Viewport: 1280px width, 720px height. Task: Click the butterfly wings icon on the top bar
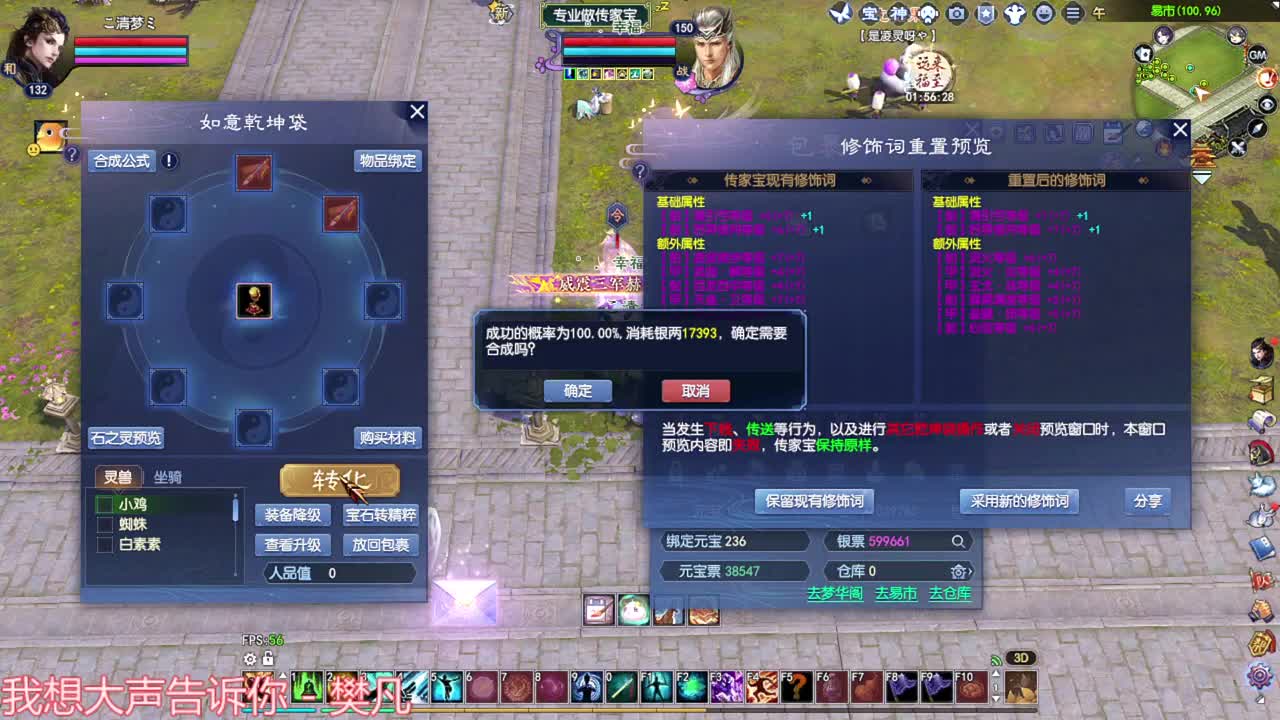[841, 13]
